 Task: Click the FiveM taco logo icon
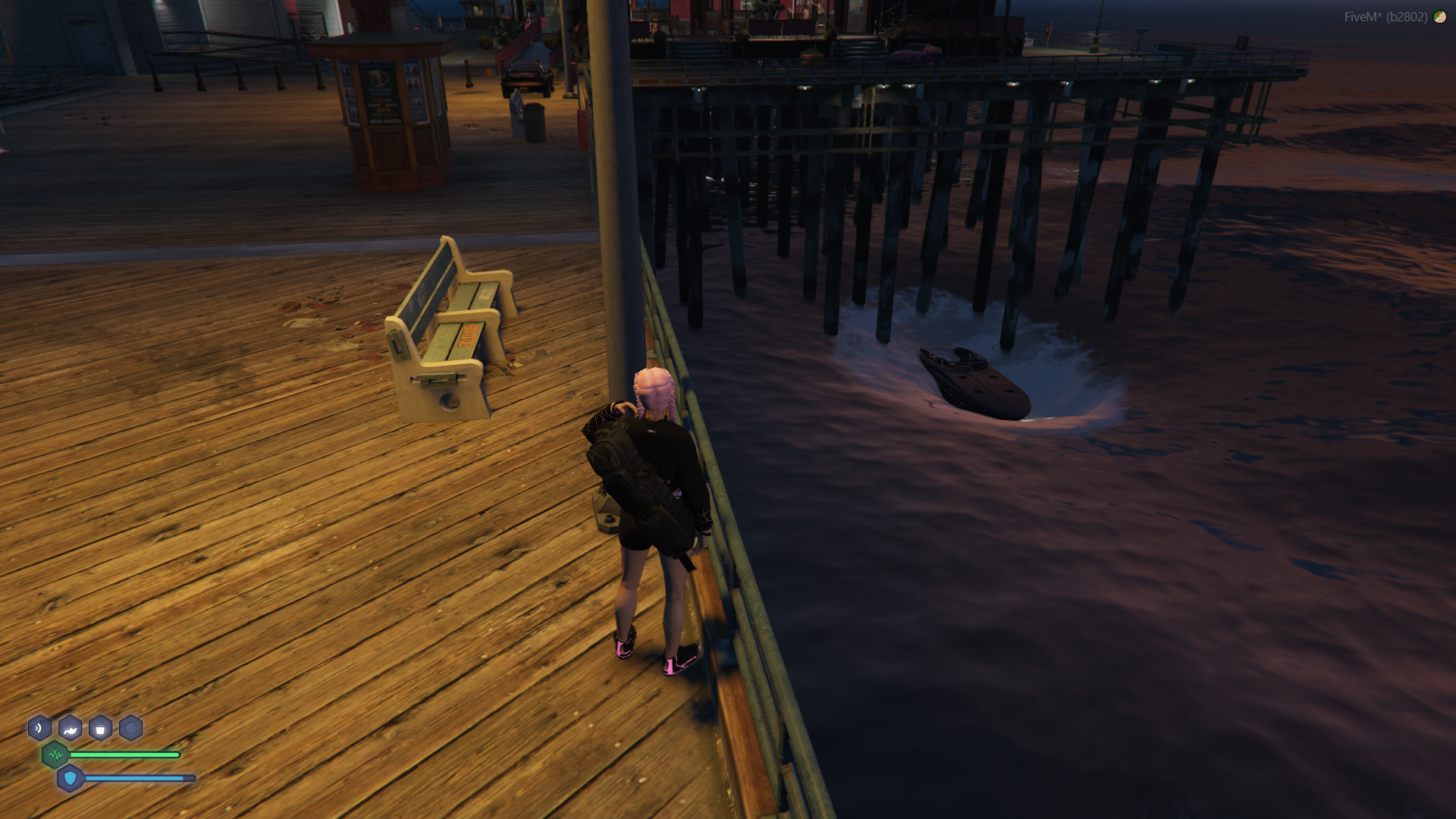tap(1439, 17)
